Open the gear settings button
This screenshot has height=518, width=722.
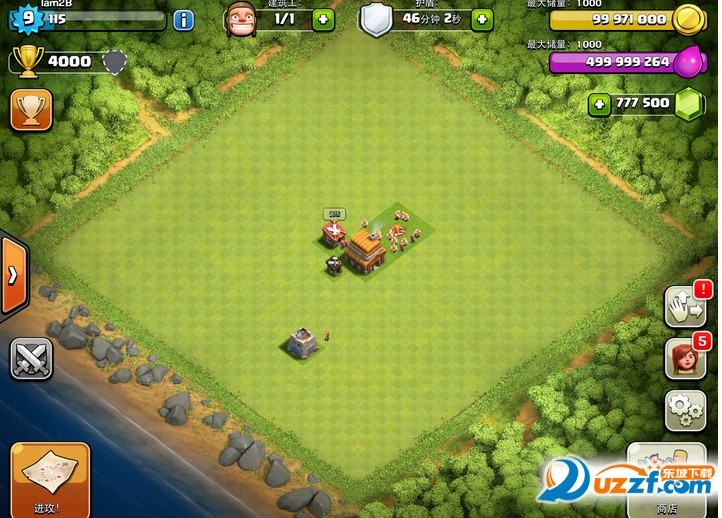pyautogui.click(x=685, y=409)
